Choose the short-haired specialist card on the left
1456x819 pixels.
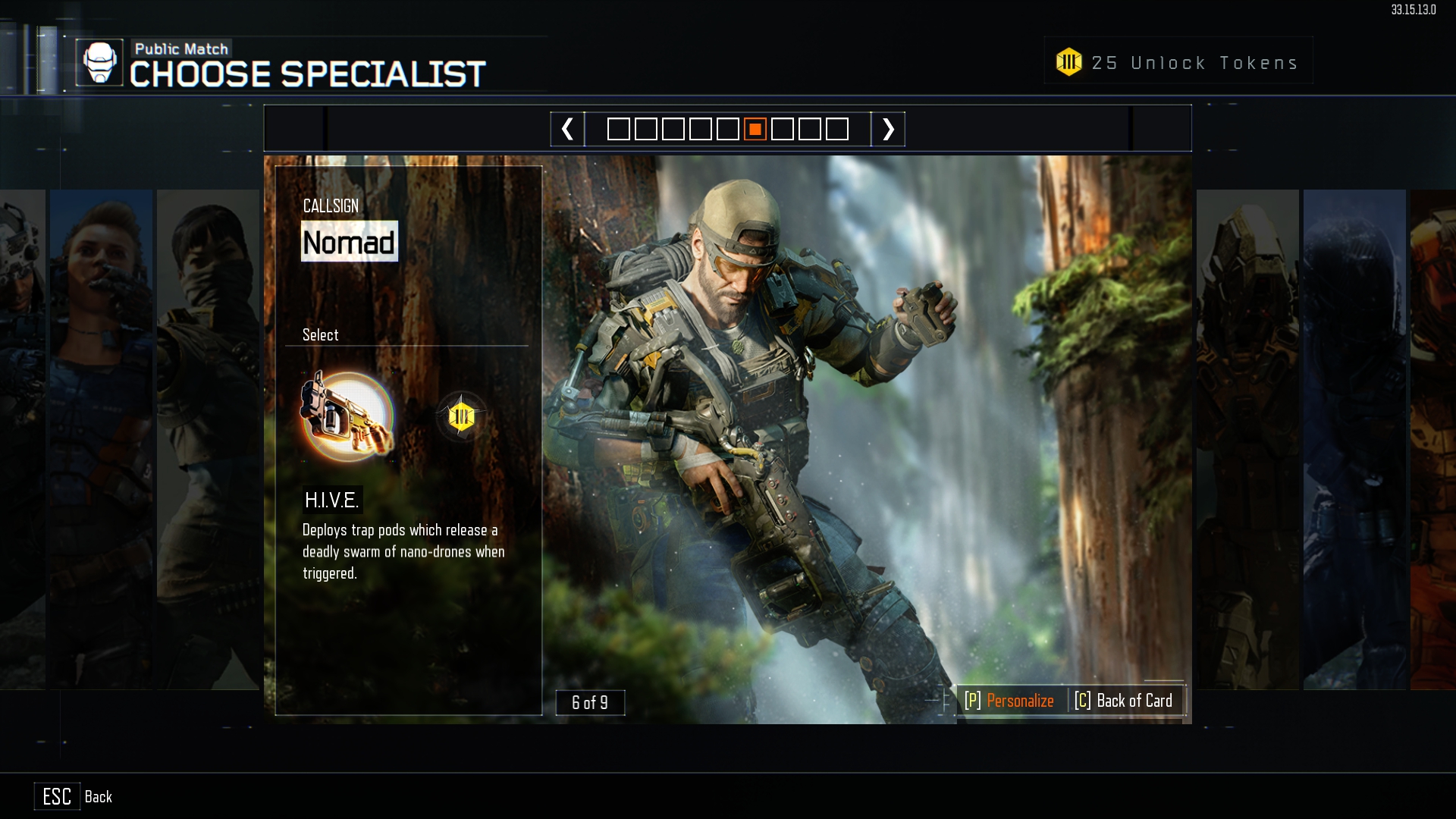click(x=101, y=438)
